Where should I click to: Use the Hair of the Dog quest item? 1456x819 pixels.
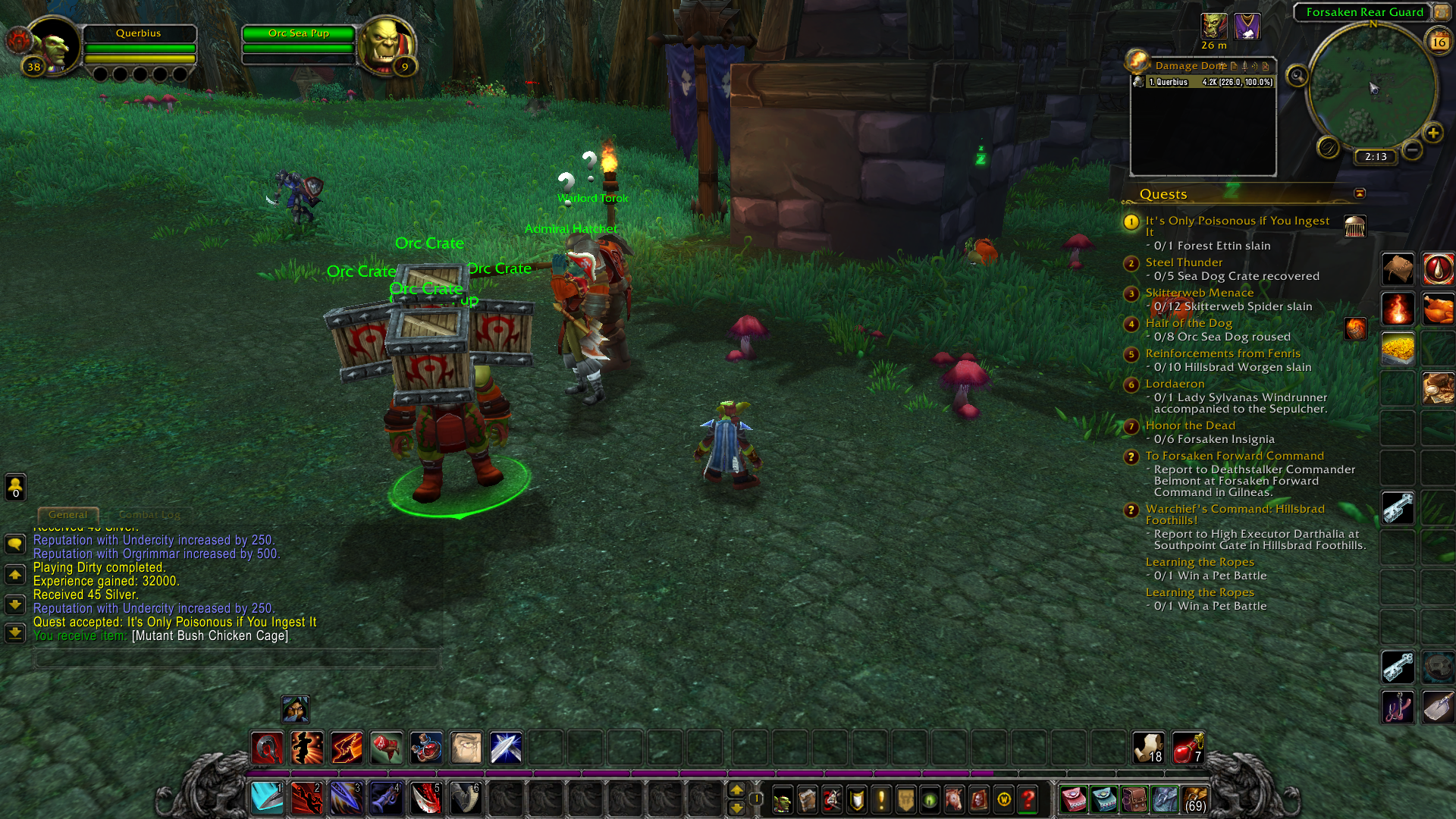pos(1354,328)
